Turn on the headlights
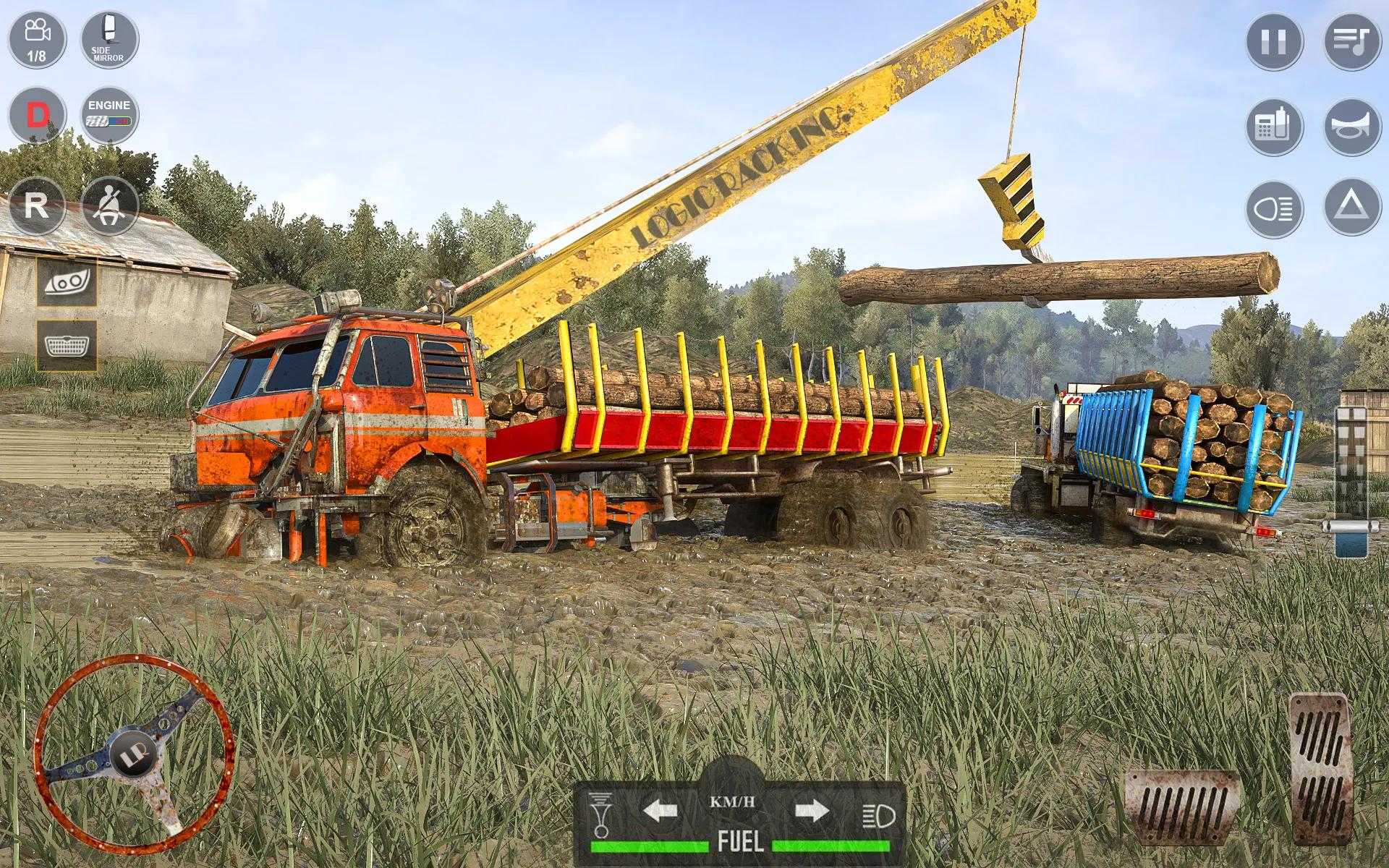The width and height of the screenshot is (1389, 868). (1274, 210)
